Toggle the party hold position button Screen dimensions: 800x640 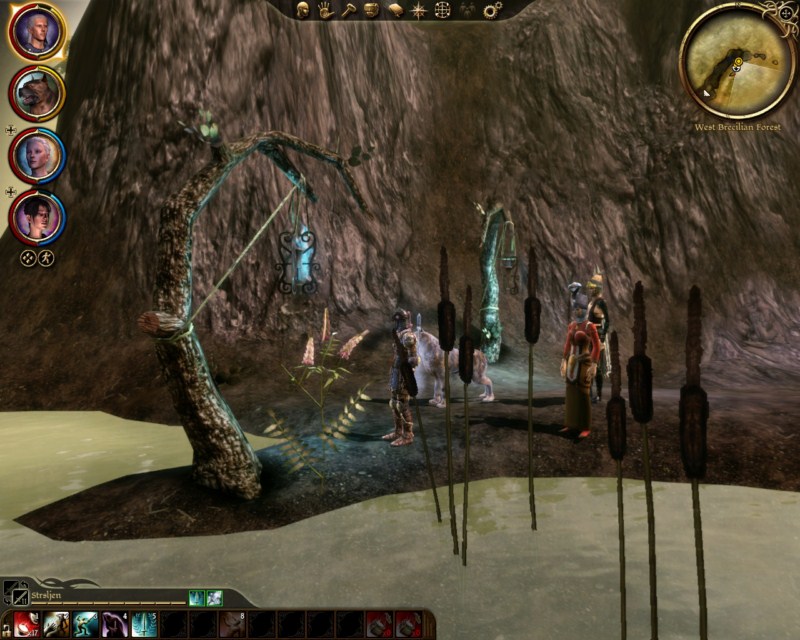point(46,258)
